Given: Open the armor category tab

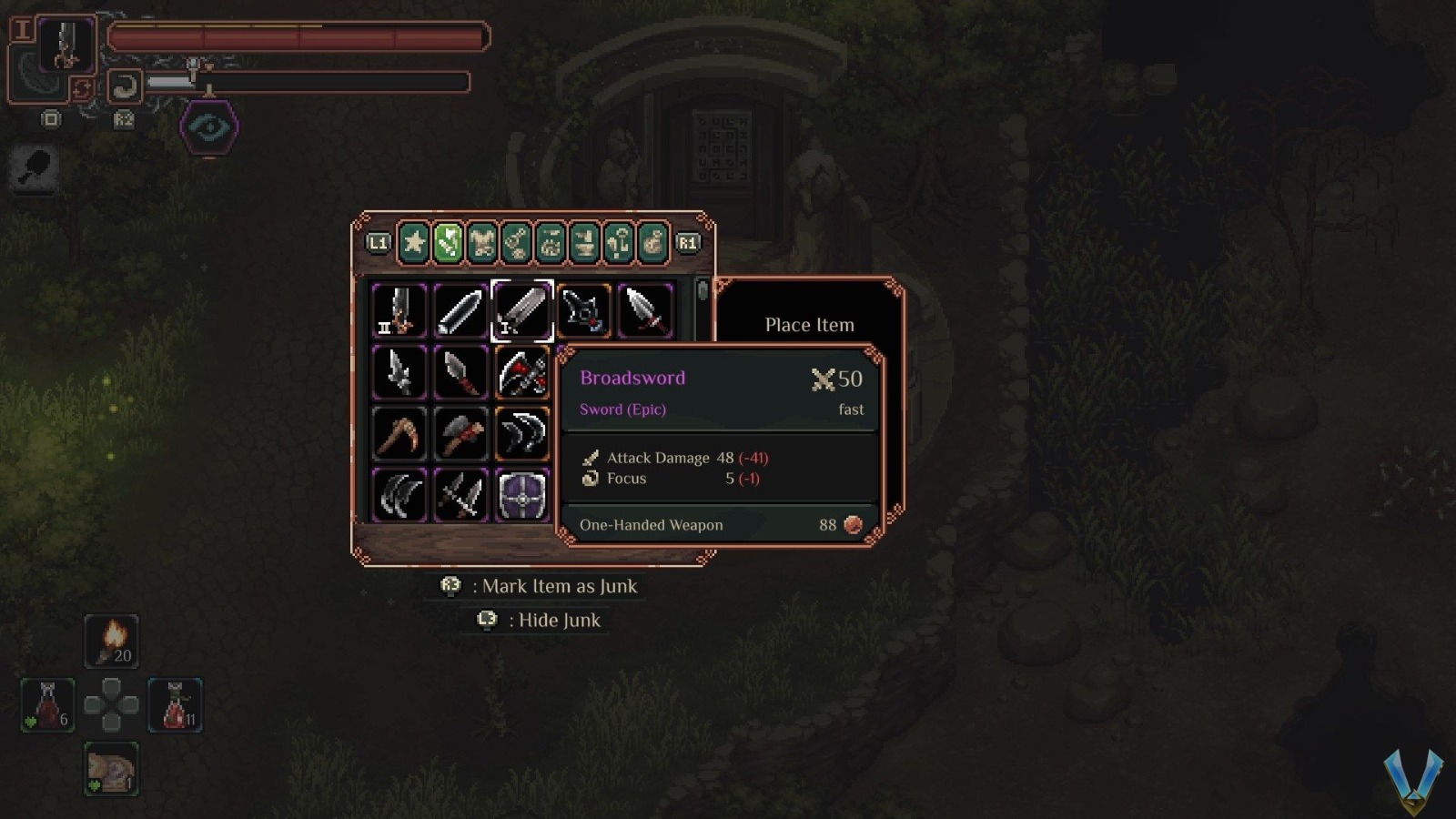Looking at the screenshot, I should (x=482, y=243).
